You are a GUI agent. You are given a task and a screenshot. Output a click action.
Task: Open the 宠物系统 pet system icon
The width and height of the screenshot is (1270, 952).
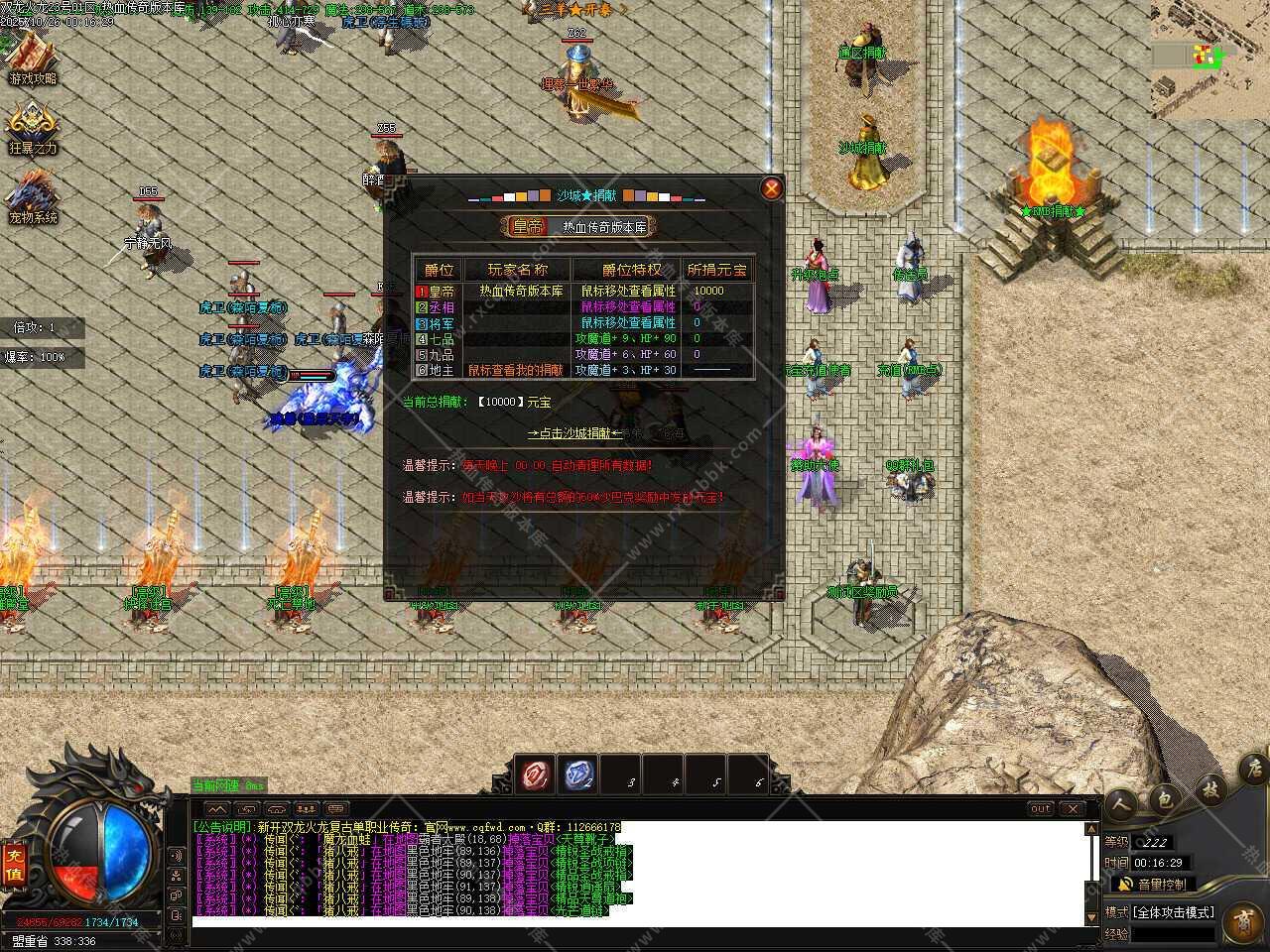coord(33,196)
